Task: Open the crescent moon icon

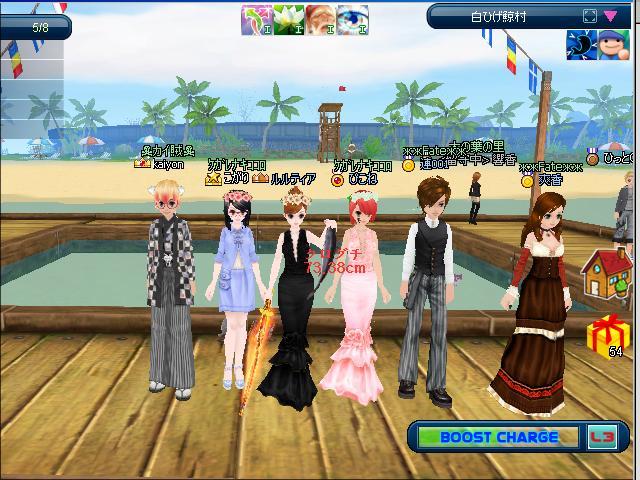Action: coord(580,44)
